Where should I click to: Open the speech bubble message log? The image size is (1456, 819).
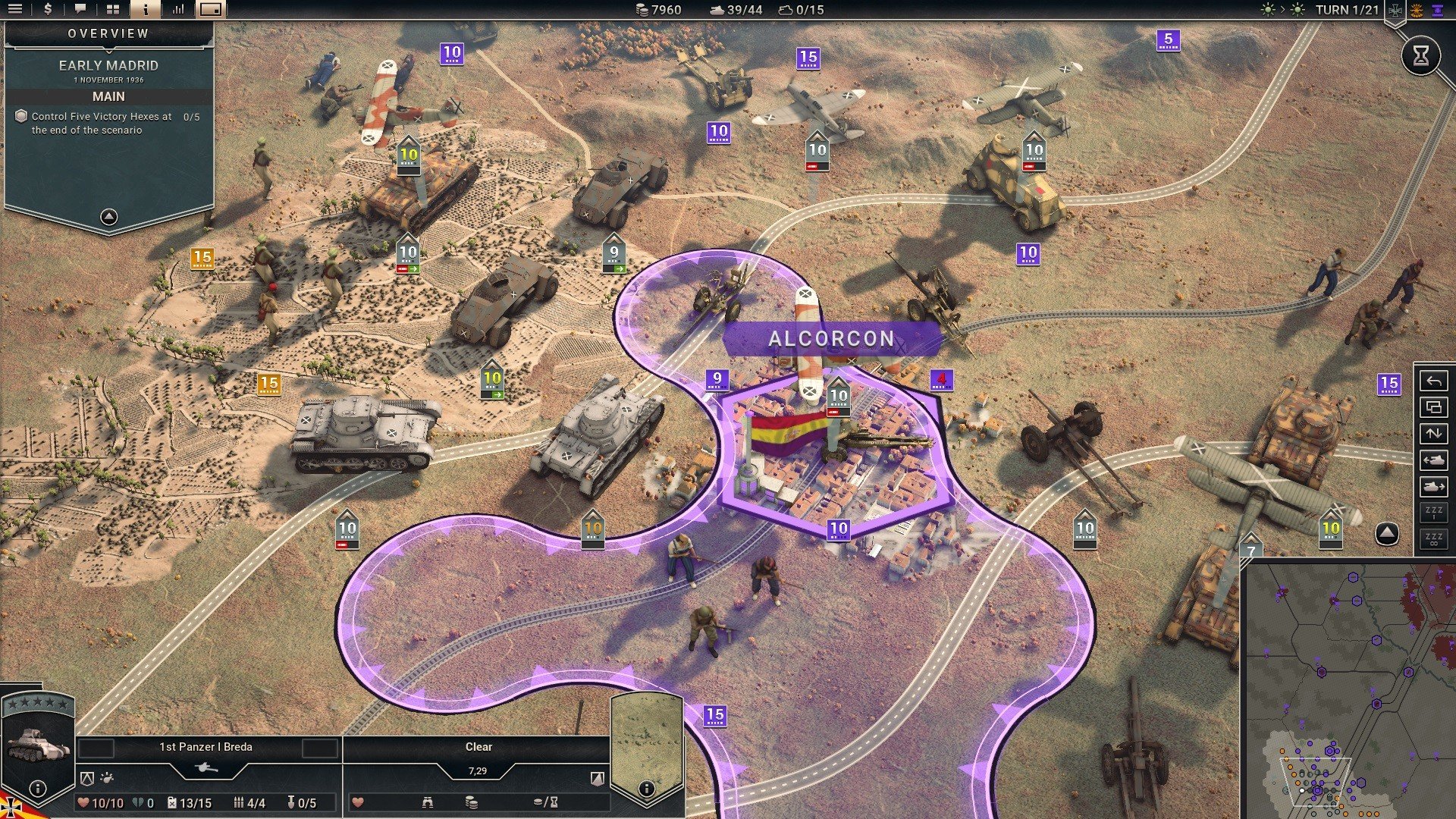pyautogui.click(x=80, y=9)
